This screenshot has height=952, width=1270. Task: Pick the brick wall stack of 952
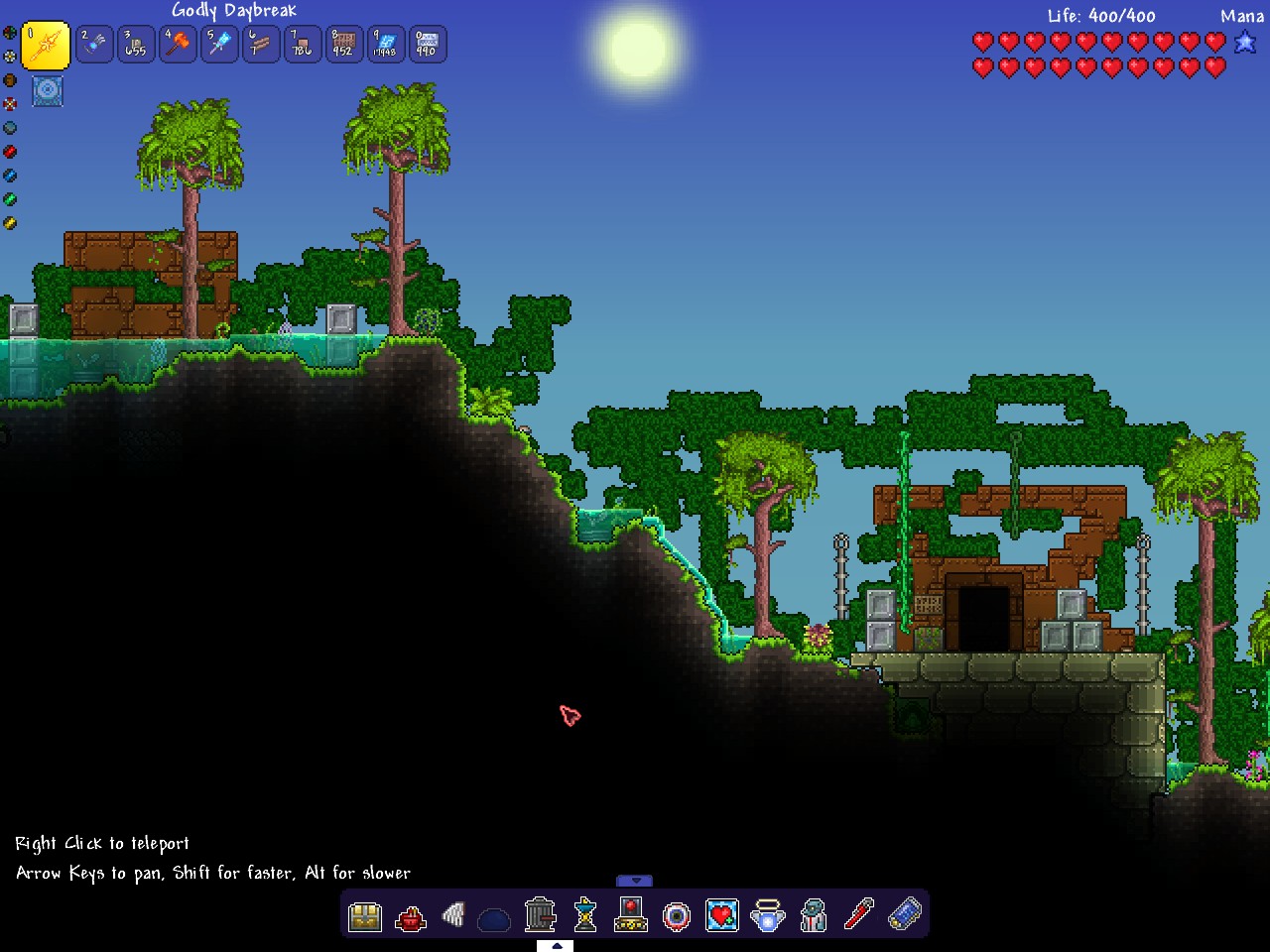coord(343,45)
